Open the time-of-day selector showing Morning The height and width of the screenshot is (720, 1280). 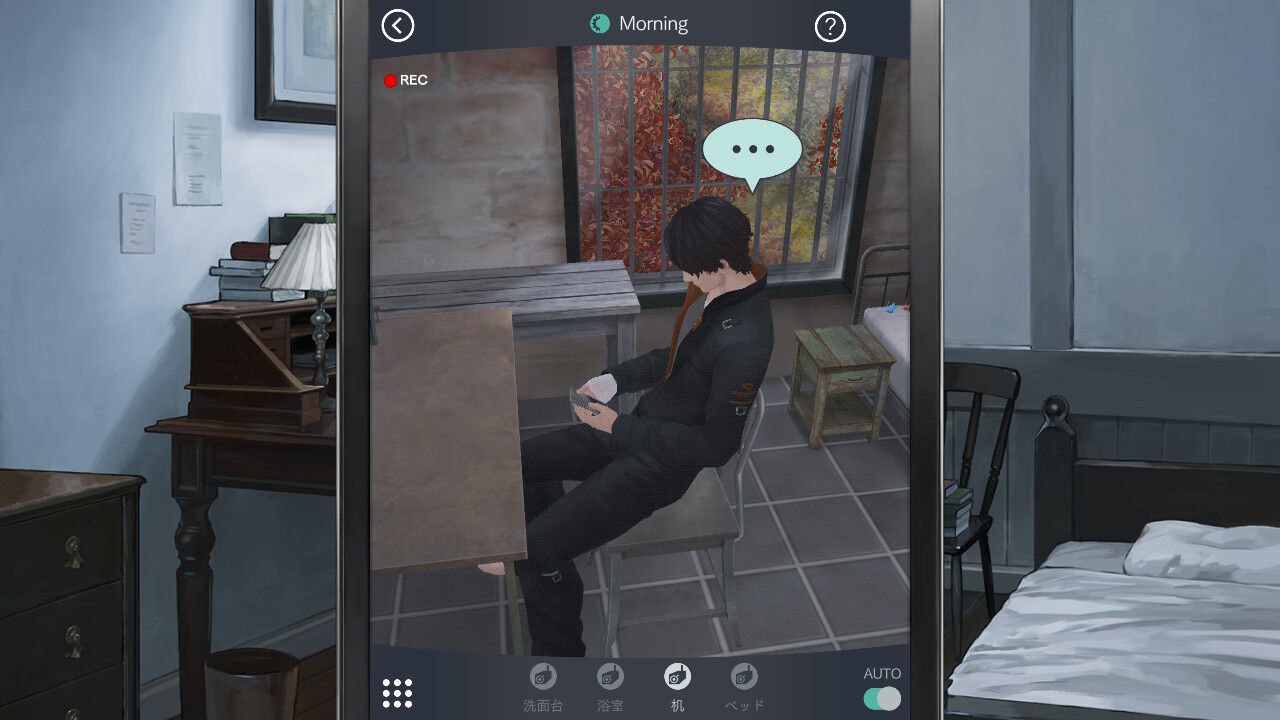(640, 22)
